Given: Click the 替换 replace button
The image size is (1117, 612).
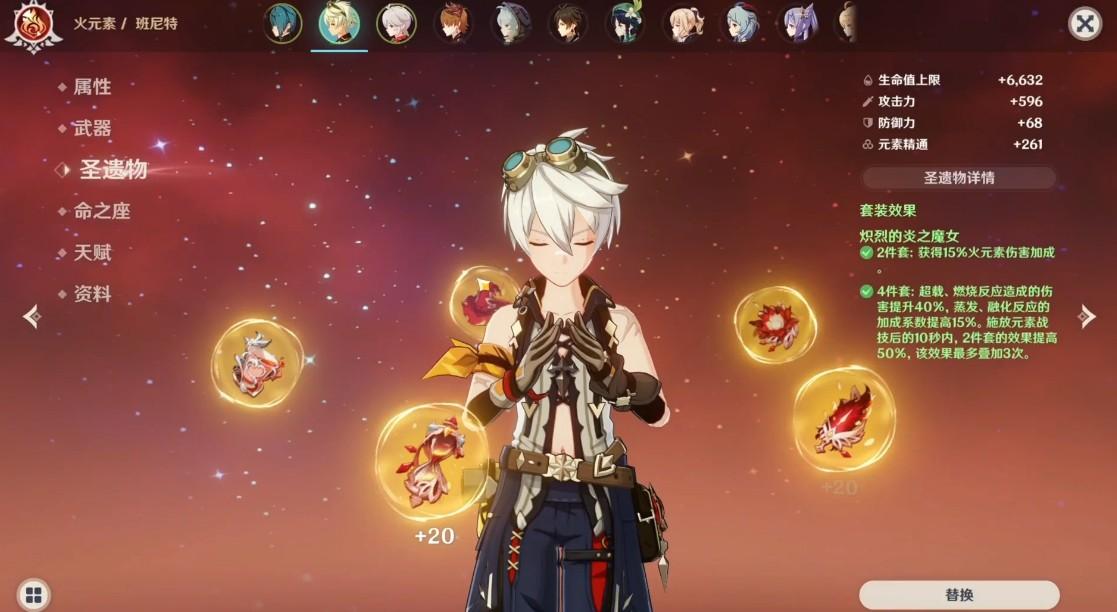Looking at the screenshot, I should click(x=958, y=595).
